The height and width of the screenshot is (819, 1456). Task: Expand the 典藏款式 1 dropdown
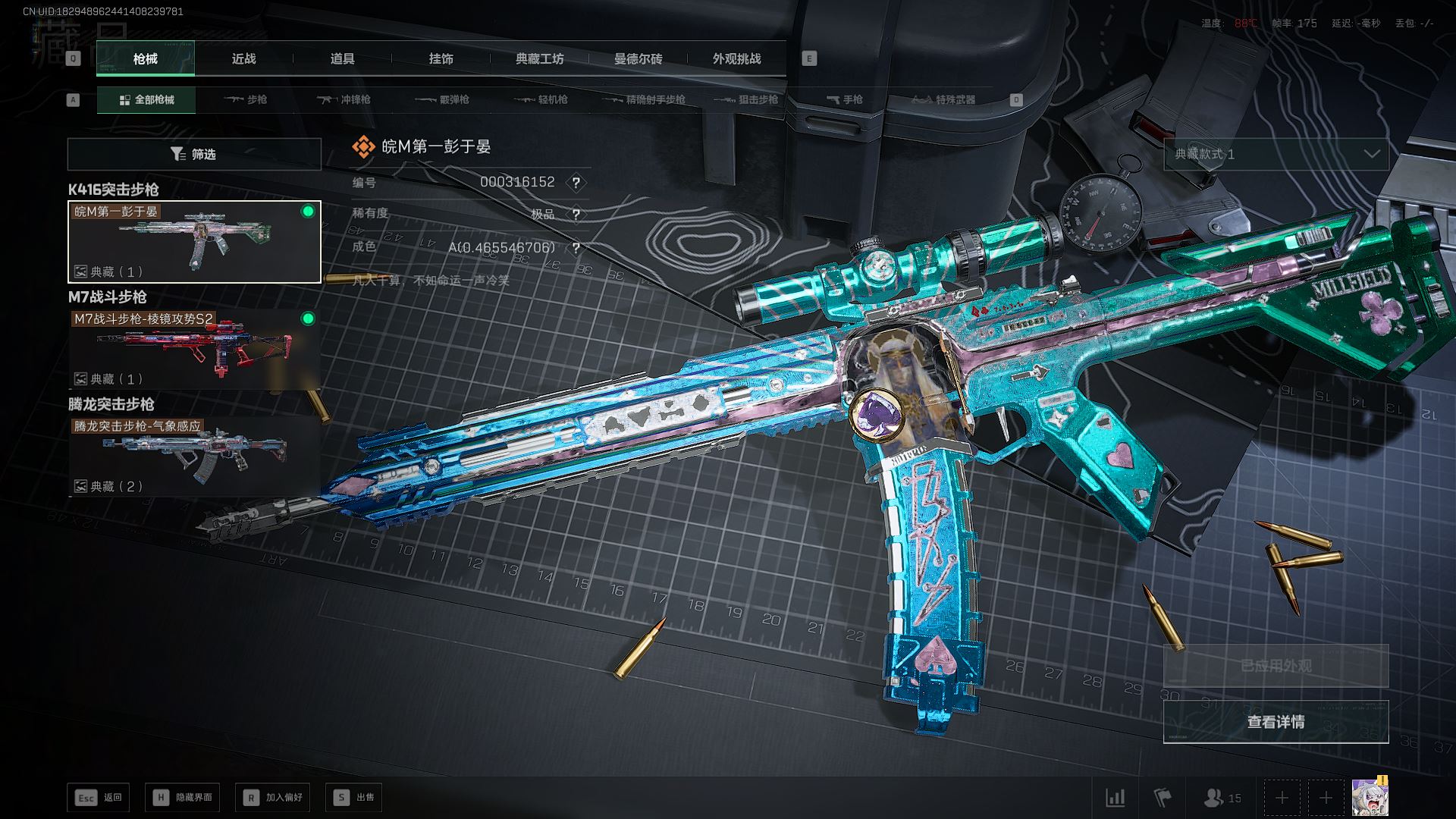click(1276, 154)
